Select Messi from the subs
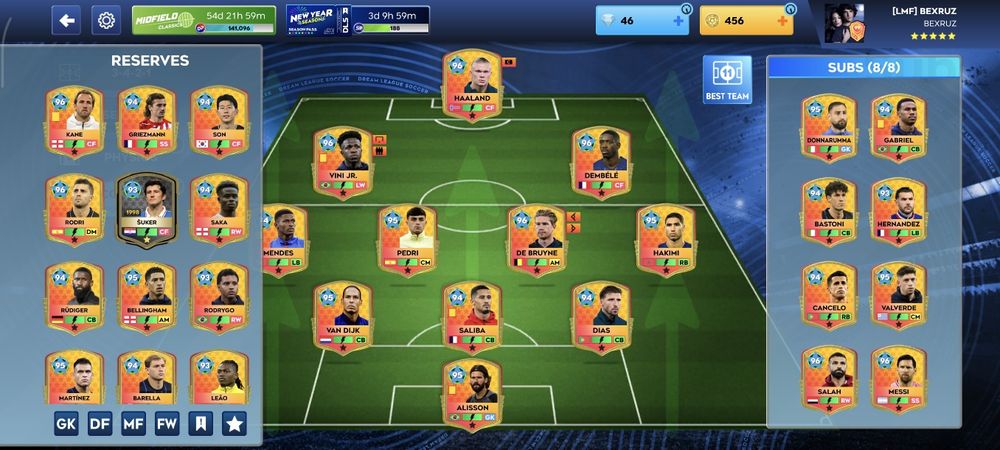Screen dimensions: 1000x450 coord(899,379)
